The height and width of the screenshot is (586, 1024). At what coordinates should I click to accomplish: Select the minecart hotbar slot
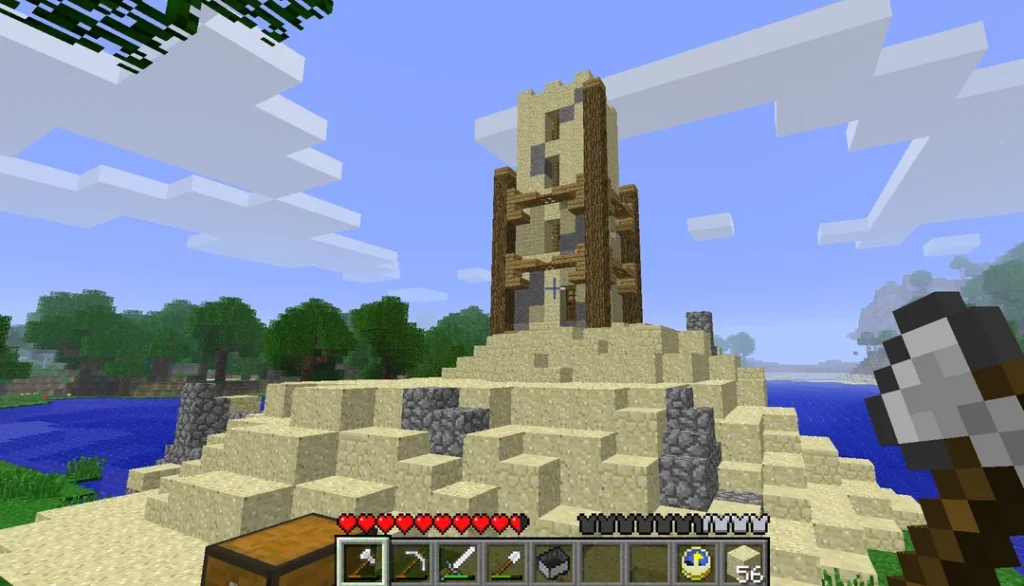pos(551,562)
